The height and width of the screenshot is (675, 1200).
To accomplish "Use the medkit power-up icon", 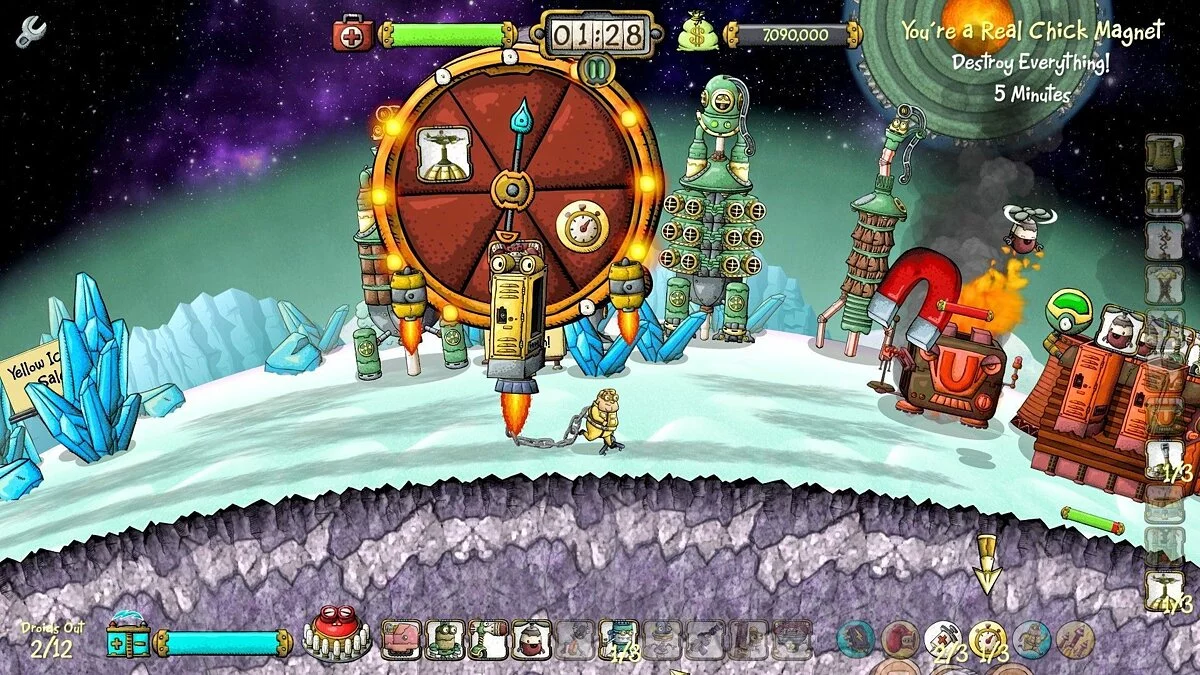I will [942, 640].
